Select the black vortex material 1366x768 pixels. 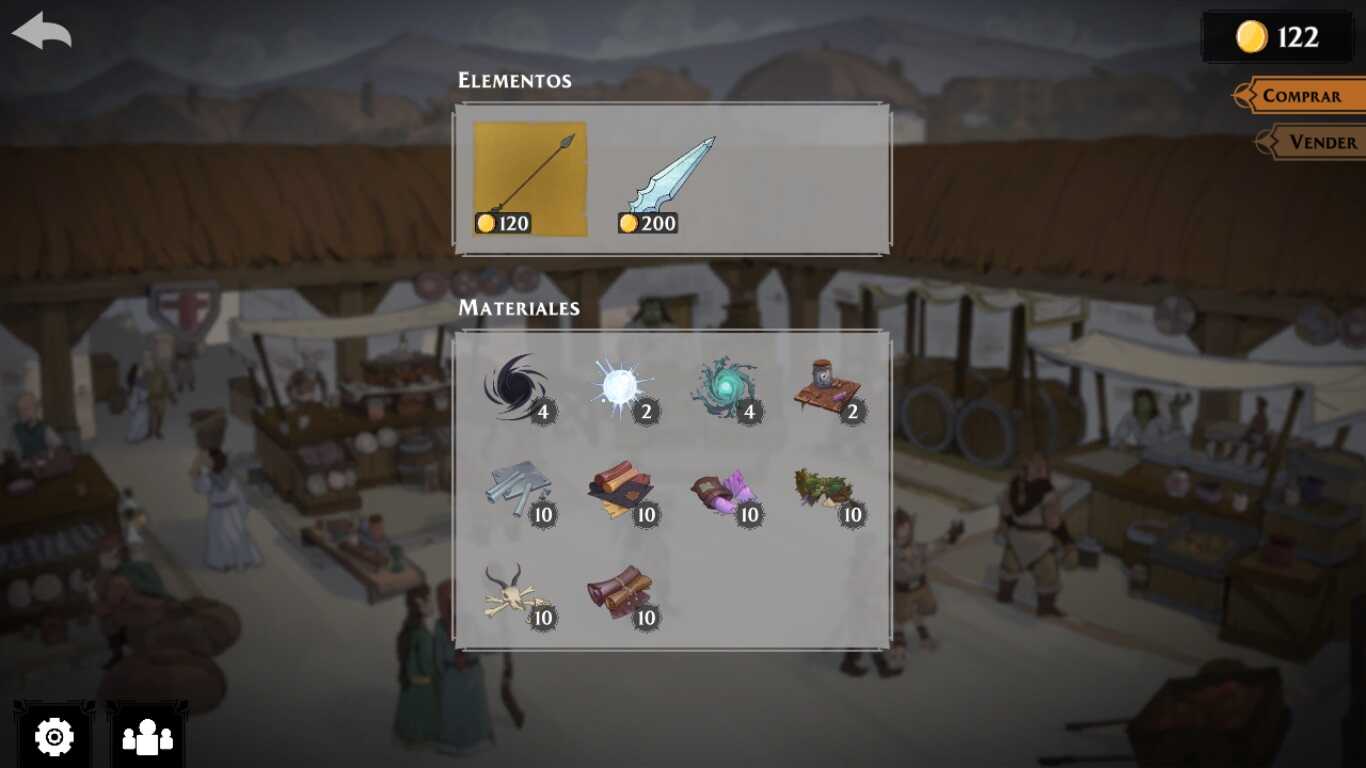(517, 387)
